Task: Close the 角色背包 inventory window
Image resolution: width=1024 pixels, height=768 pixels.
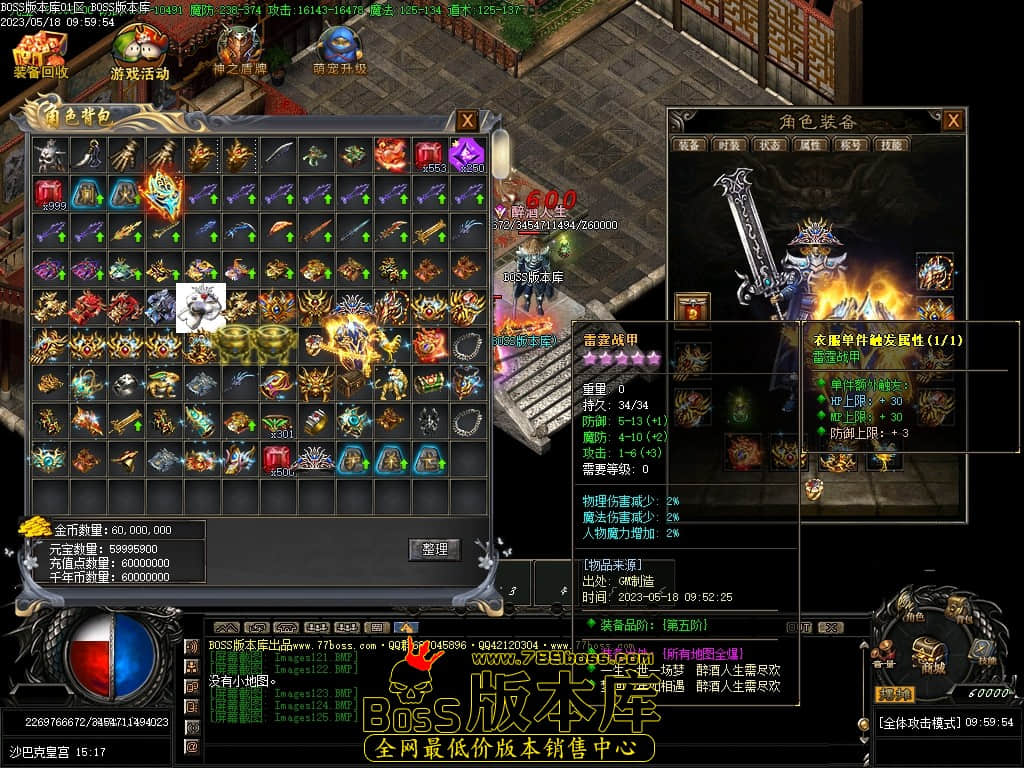Action: click(x=467, y=121)
